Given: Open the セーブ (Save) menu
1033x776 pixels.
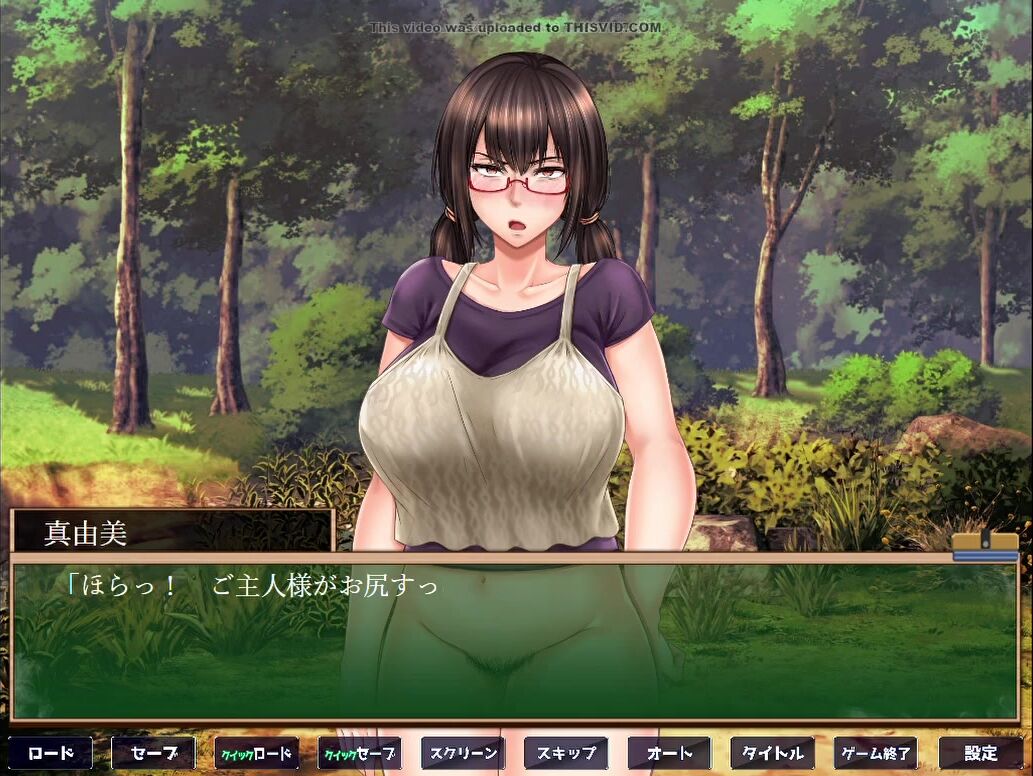Looking at the screenshot, I should point(154,753).
